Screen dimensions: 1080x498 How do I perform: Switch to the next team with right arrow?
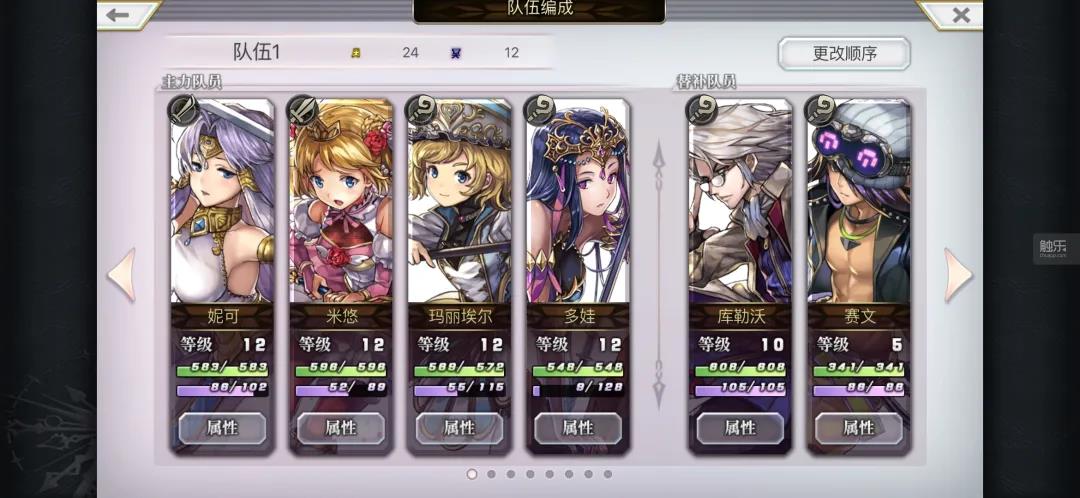(958, 275)
